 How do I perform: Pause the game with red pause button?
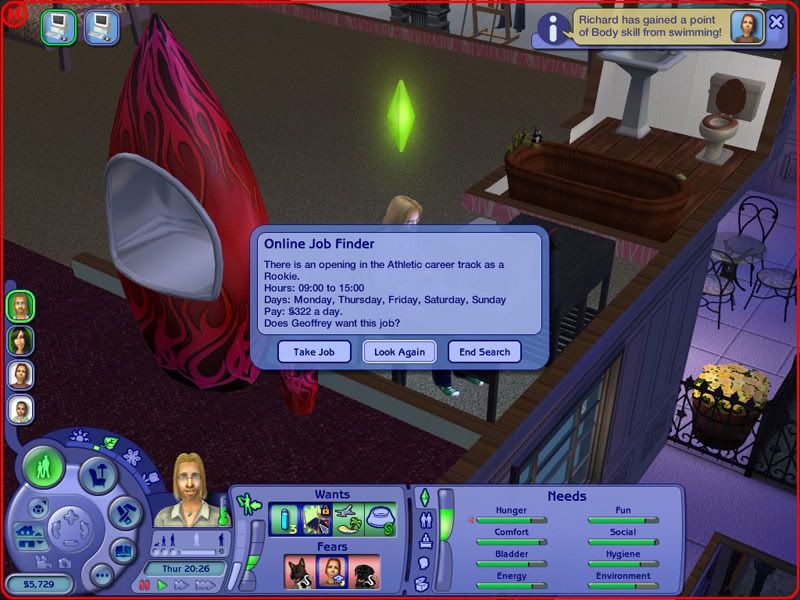[x=145, y=584]
